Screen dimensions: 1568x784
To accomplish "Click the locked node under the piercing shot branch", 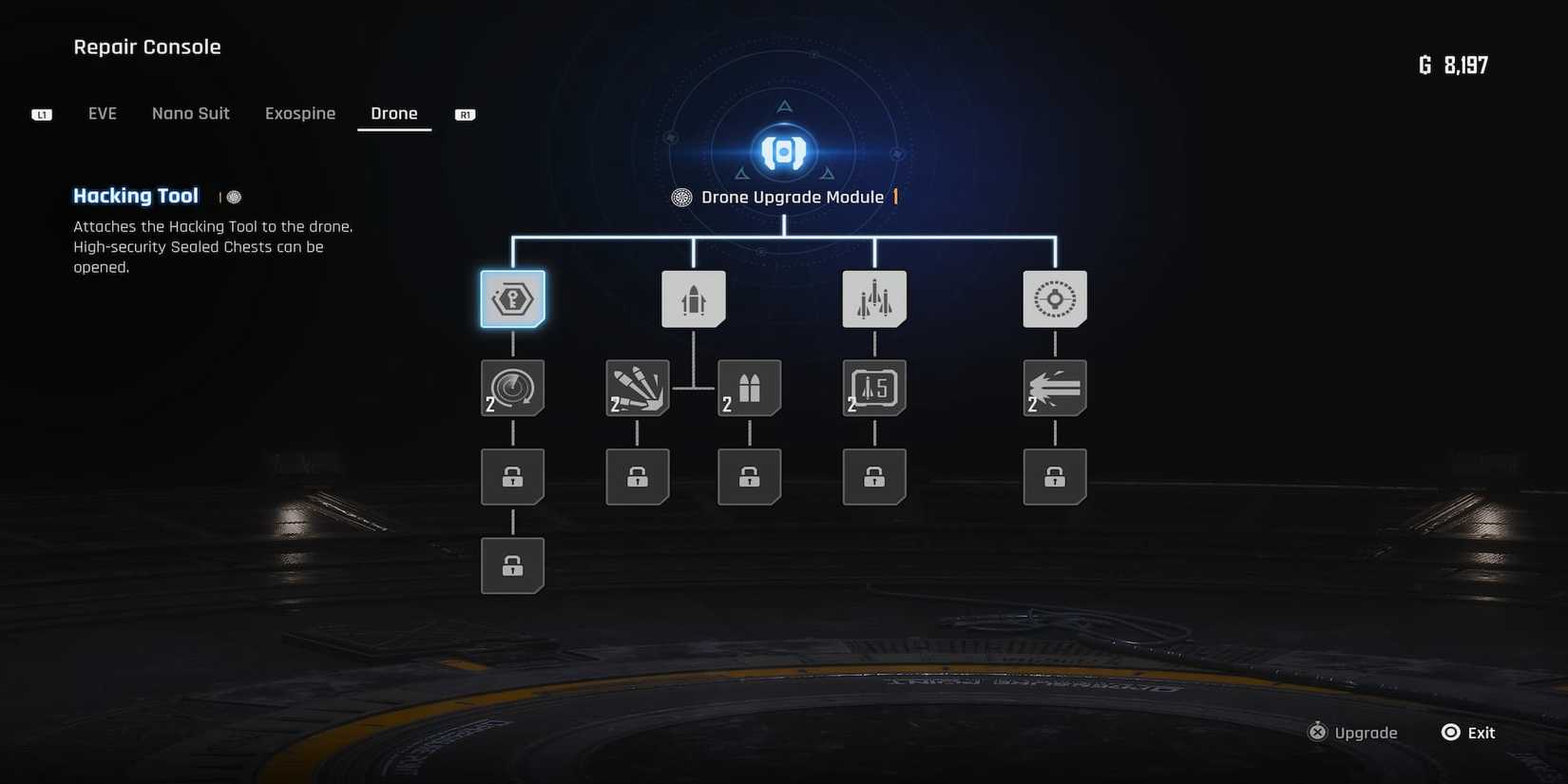I will [1055, 476].
